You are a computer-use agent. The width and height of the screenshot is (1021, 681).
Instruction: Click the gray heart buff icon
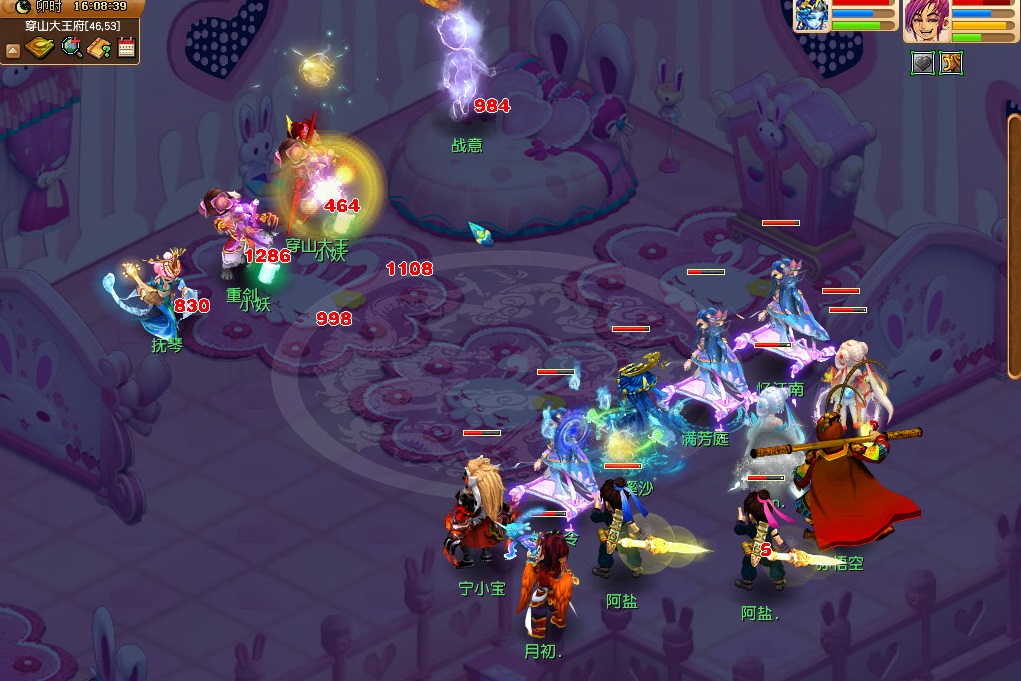click(x=922, y=64)
